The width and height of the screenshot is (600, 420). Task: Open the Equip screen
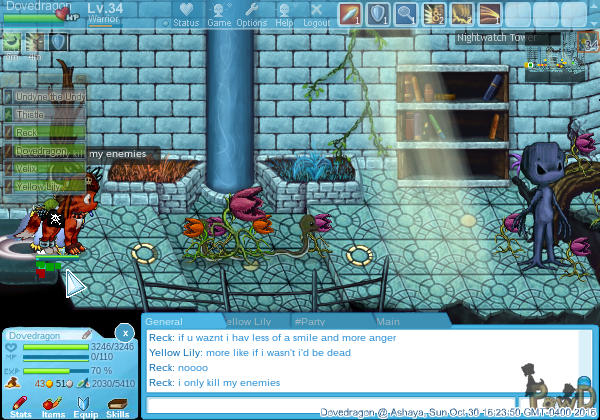(x=85, y=405)
